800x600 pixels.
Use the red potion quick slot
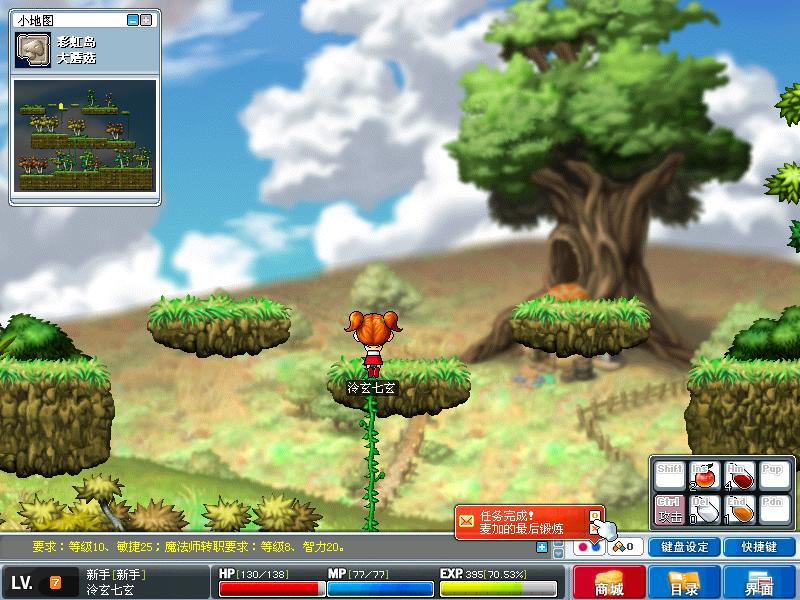tap(738, 475)
